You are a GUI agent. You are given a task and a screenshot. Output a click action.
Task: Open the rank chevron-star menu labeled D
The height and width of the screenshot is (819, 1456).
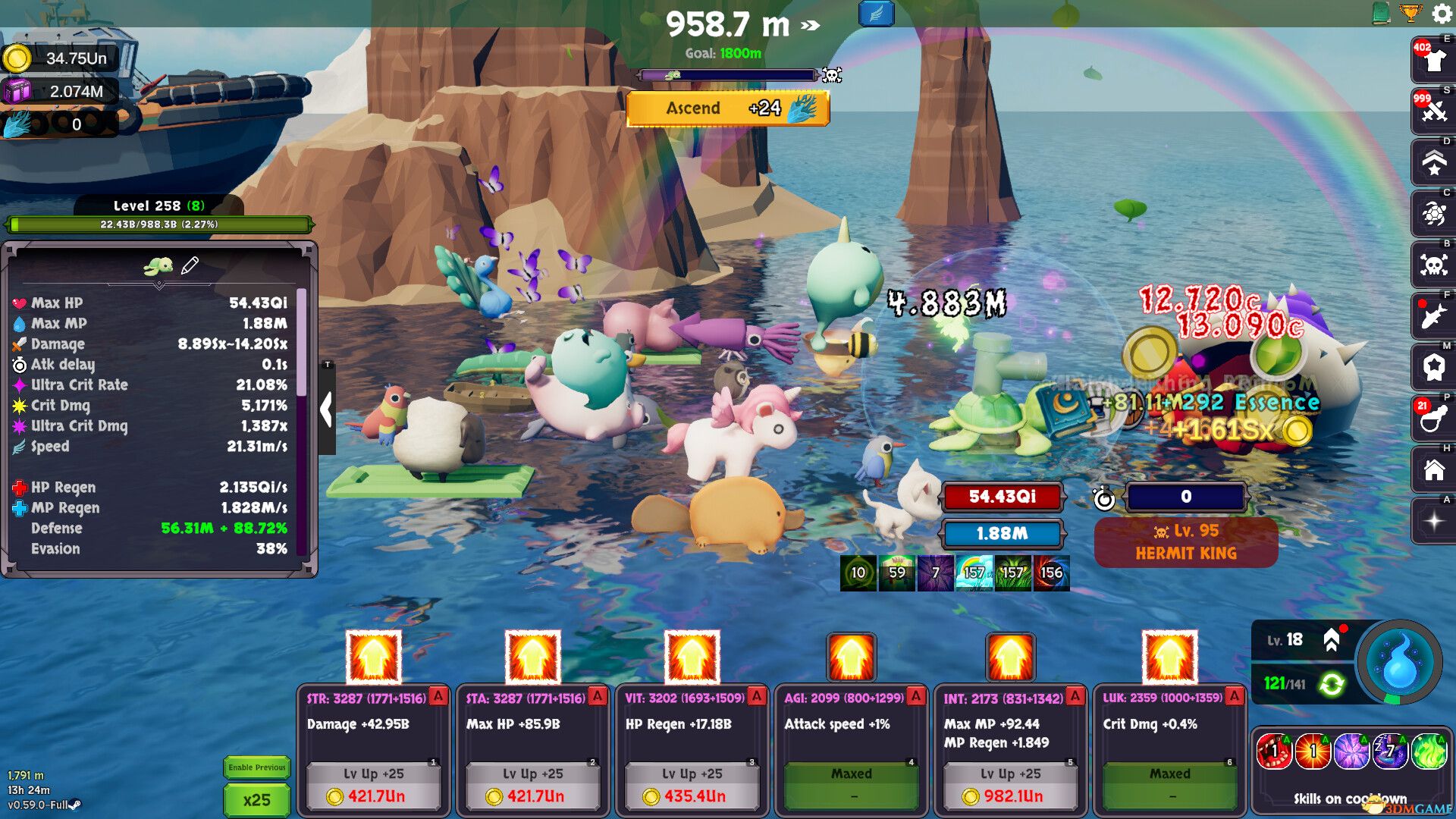pyautogui.click(x=1433, y=162)
